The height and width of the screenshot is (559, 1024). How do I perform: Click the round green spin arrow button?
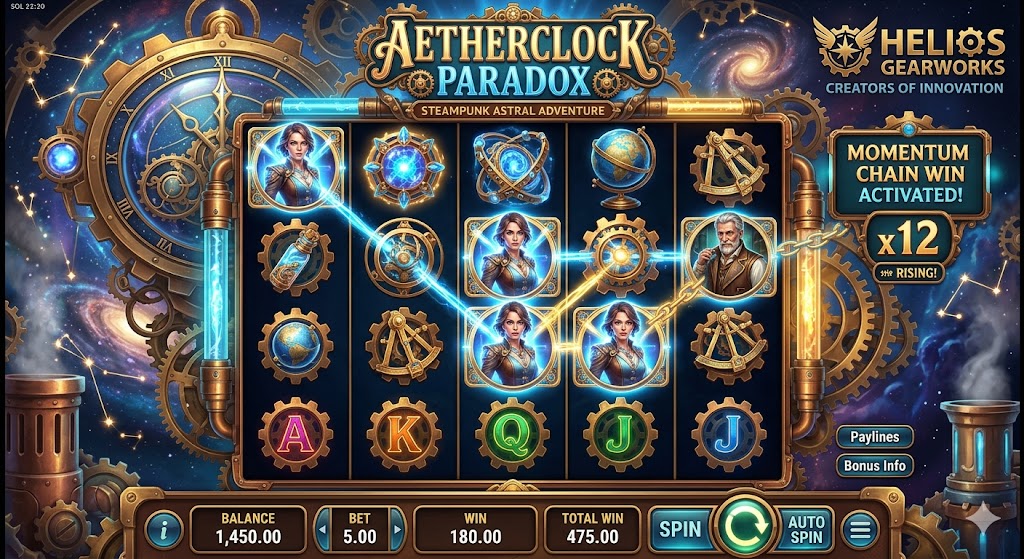745,524
